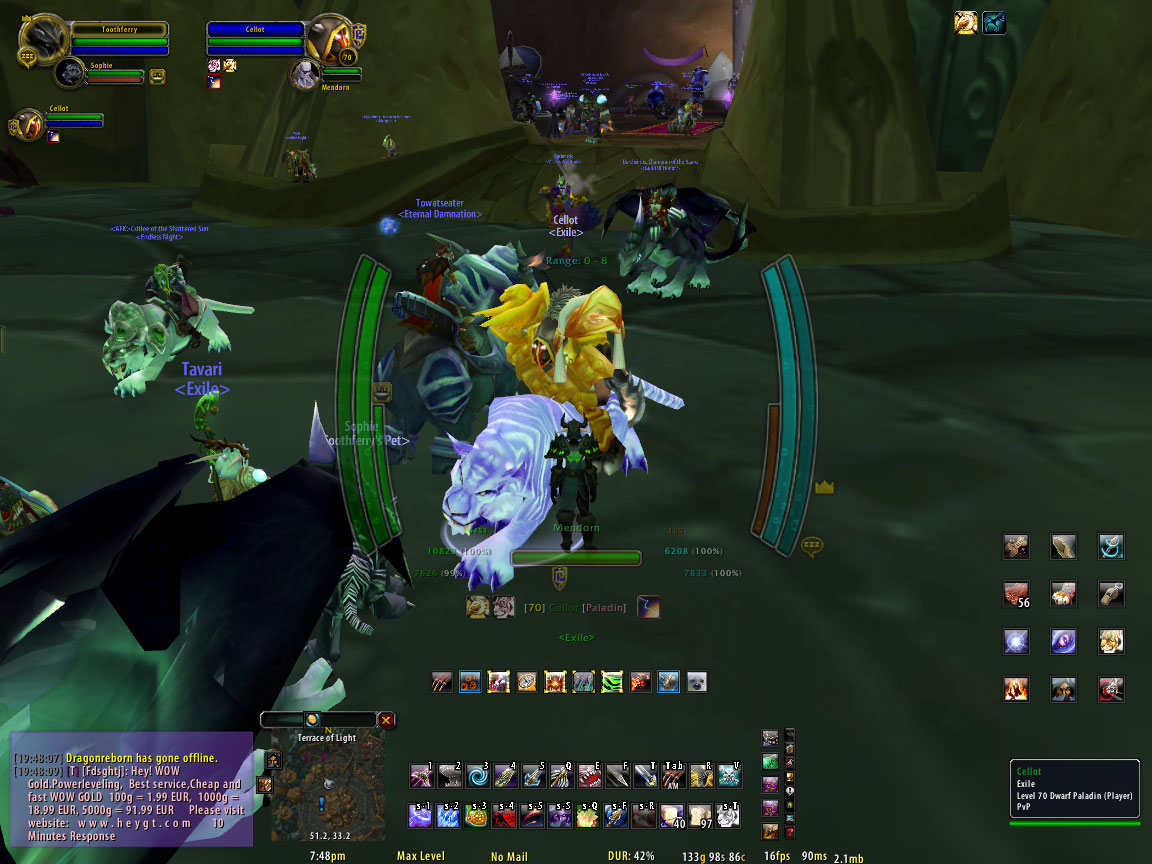This screenshot has height=864, width=1152.
Task: Activate the white starburst flare ability
Action: tap(1016, 641)
